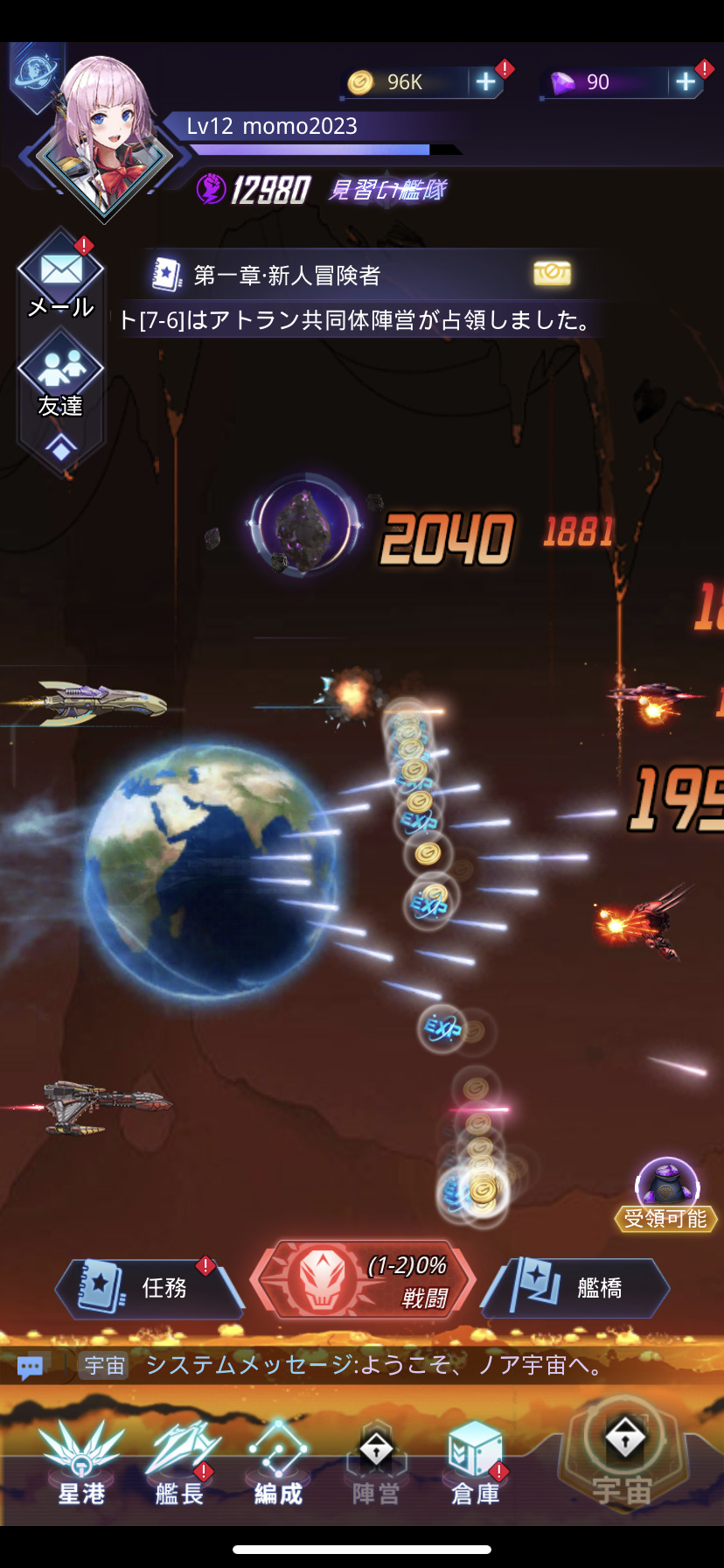Switch to the 編成 formation tab
This screenshot has height=1568, width=724.
pyautogui.click(x=278, y=1463)
